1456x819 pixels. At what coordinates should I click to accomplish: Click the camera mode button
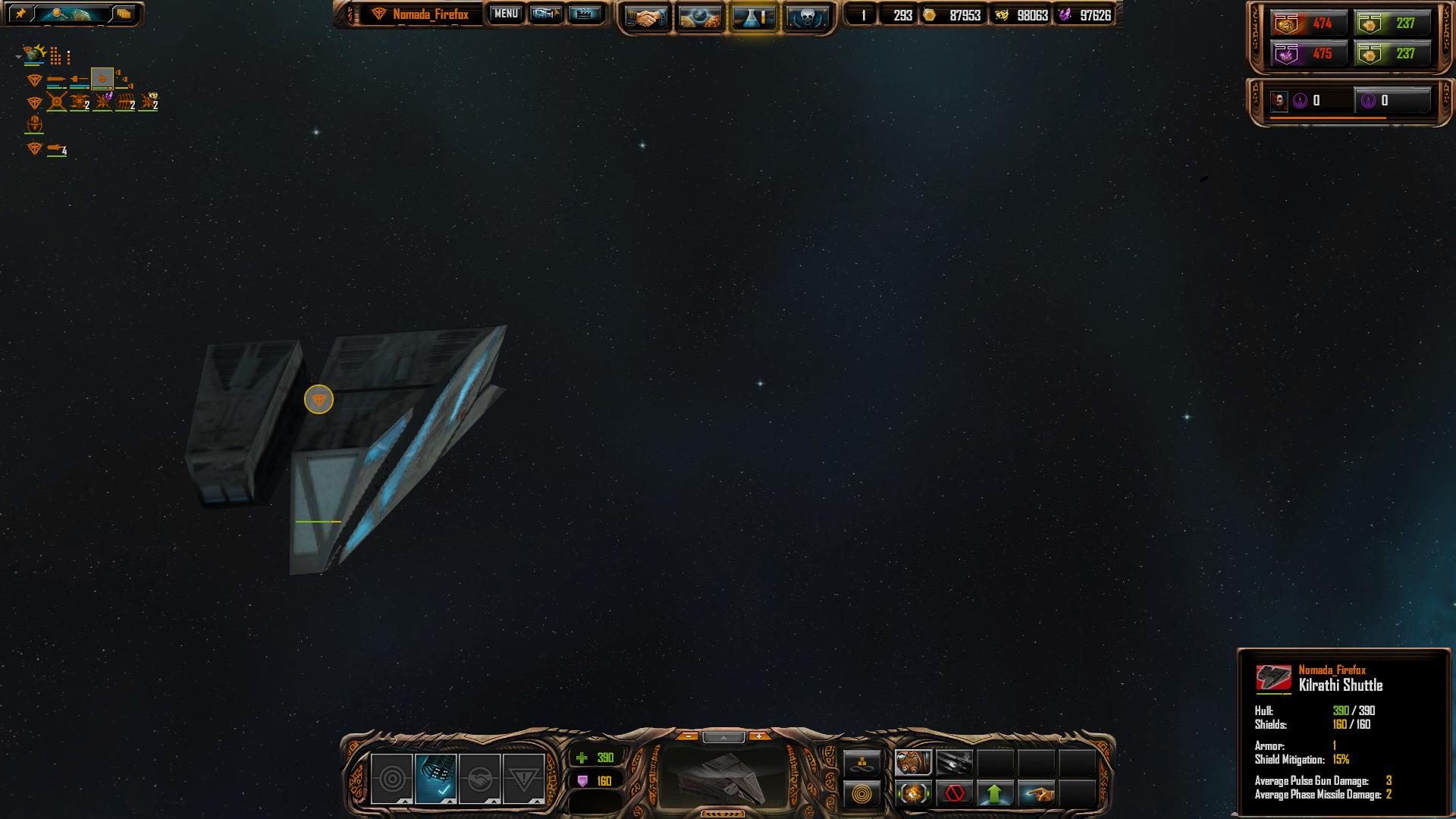click(545, 14)
